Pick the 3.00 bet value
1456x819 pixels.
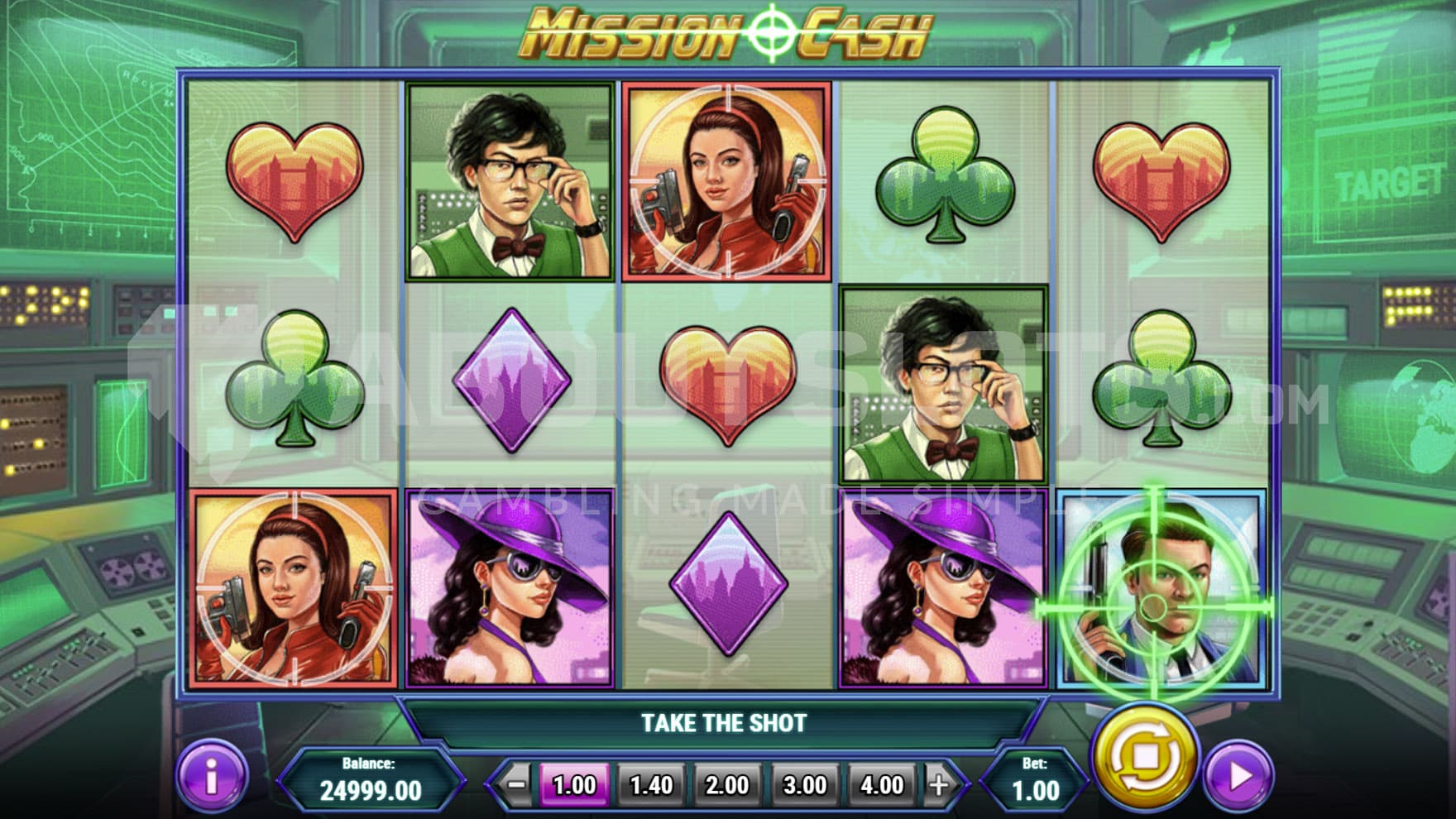point(804,784)
